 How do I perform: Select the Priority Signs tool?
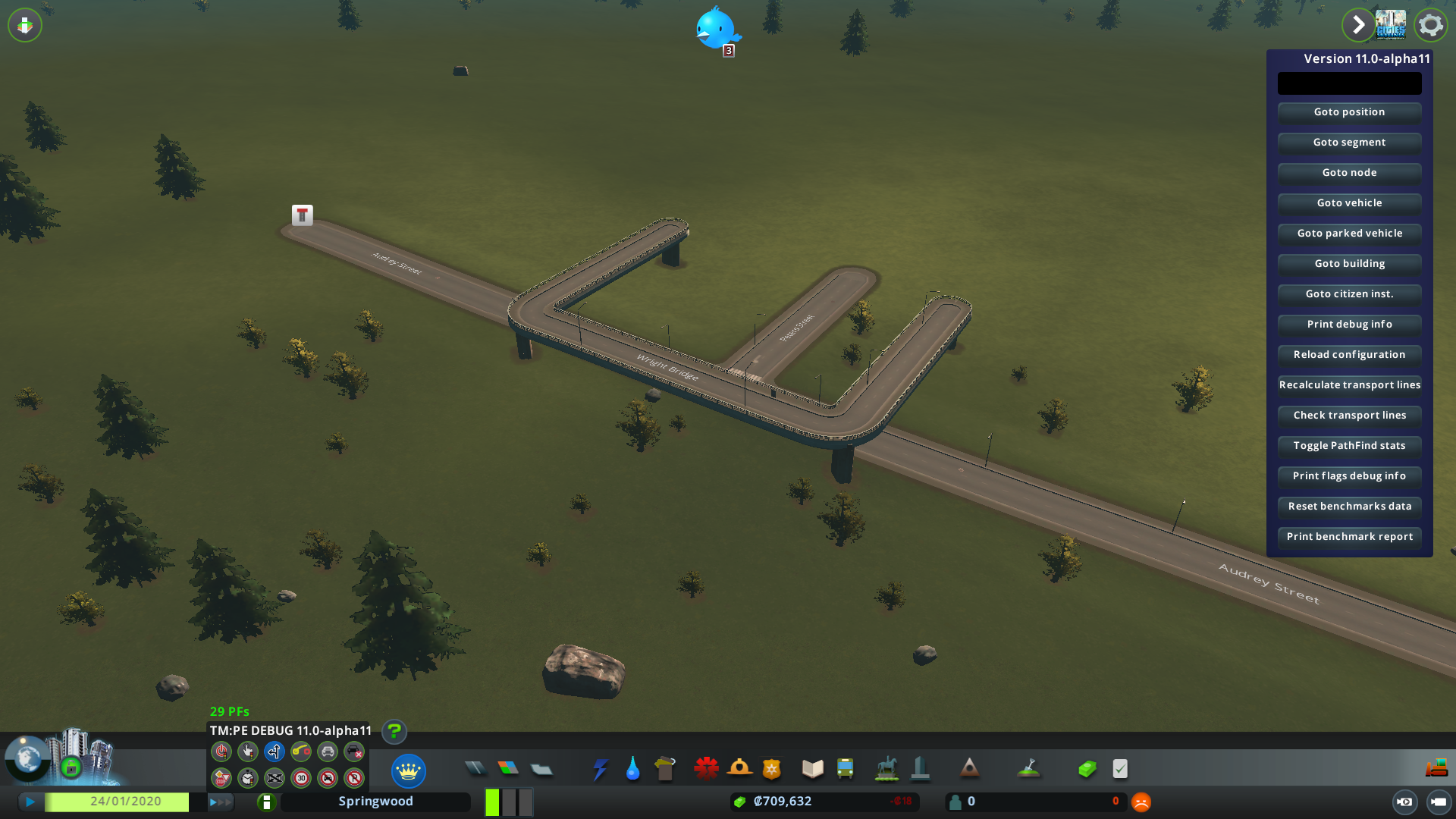pyautogui.click(x=220, y=778)
